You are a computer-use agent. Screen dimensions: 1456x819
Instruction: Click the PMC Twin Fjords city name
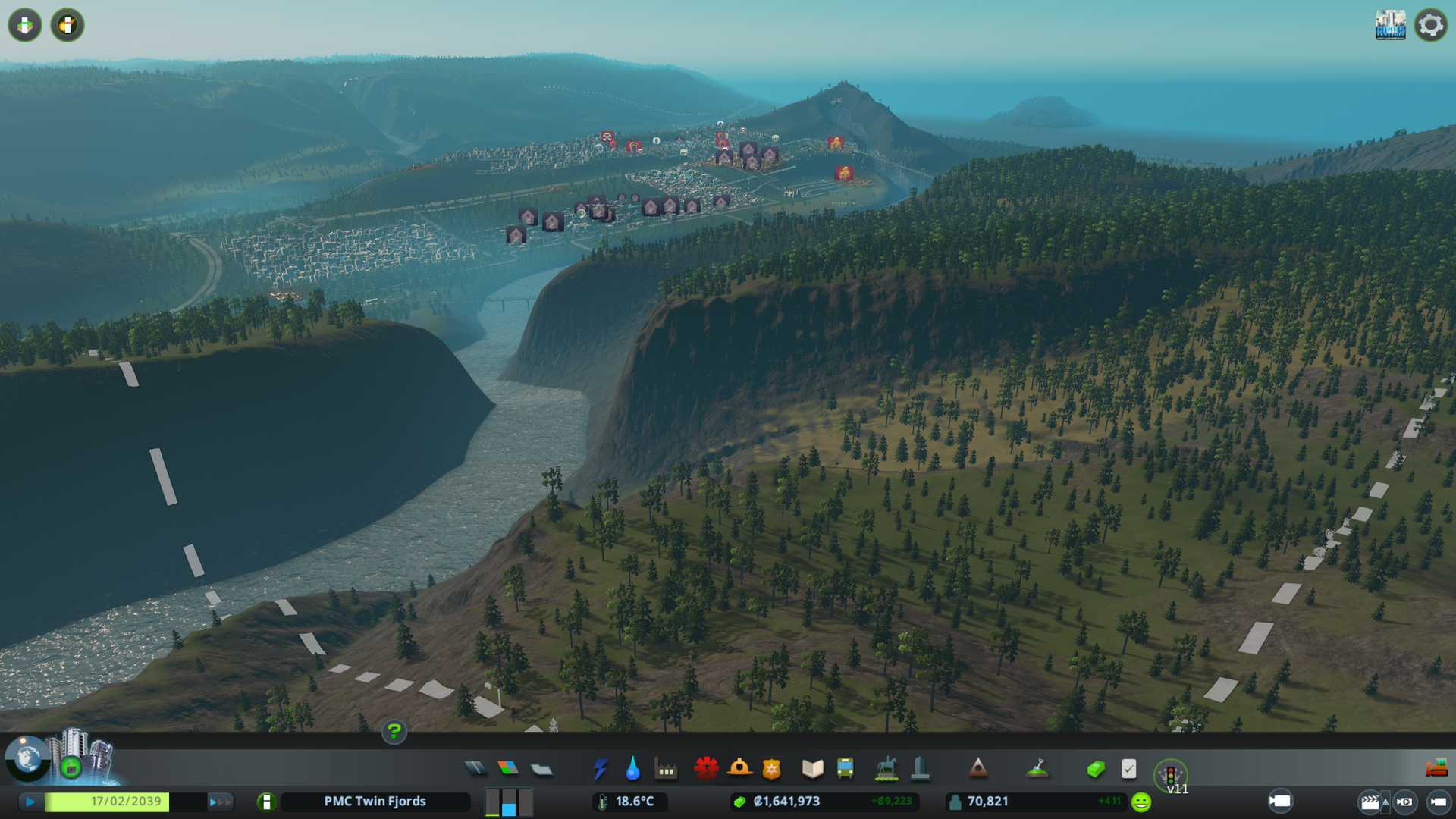click(375, 802)
